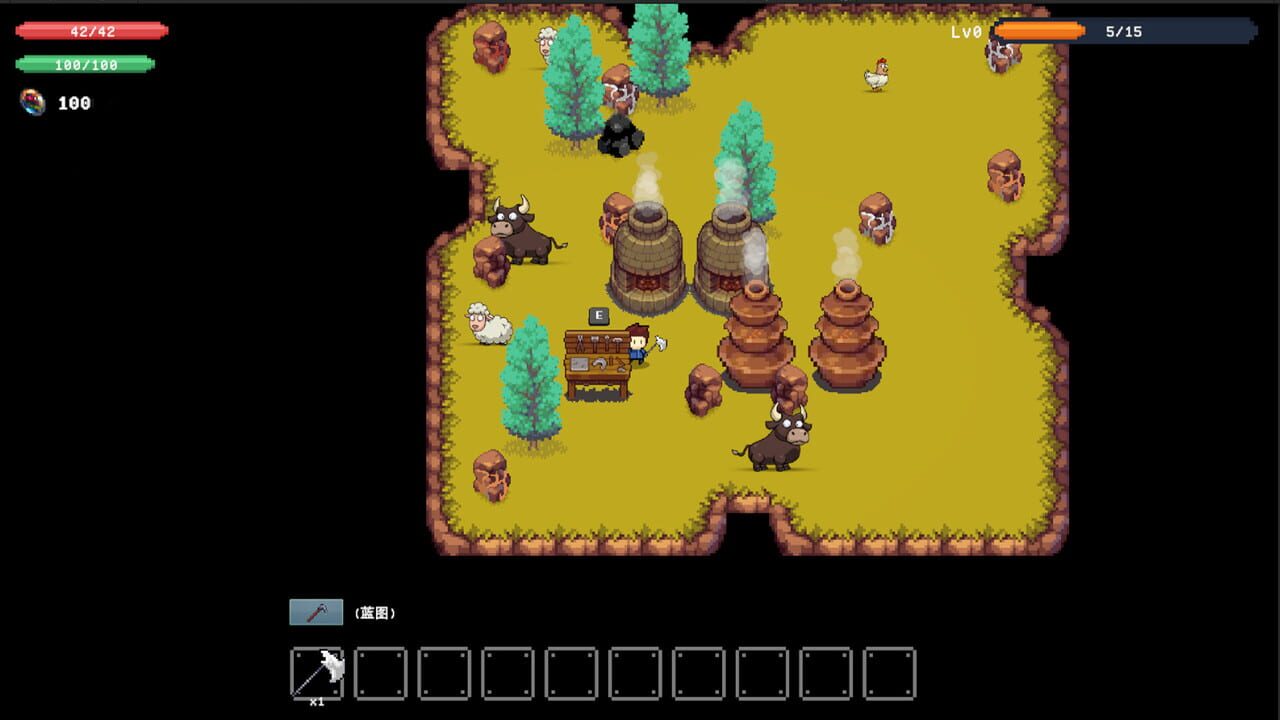Click the E interaction prompt above the workbench
1280x720 pixels.
click(x=597, y=315)
